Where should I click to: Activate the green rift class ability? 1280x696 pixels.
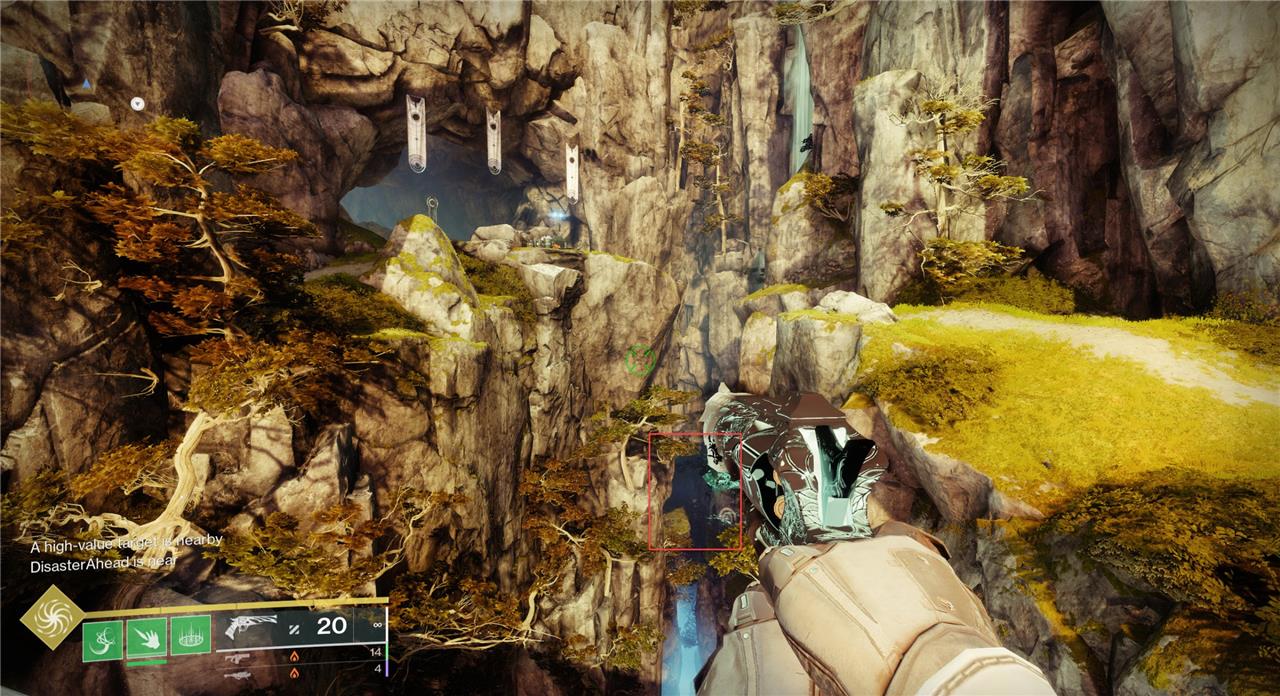coord(190,636)
